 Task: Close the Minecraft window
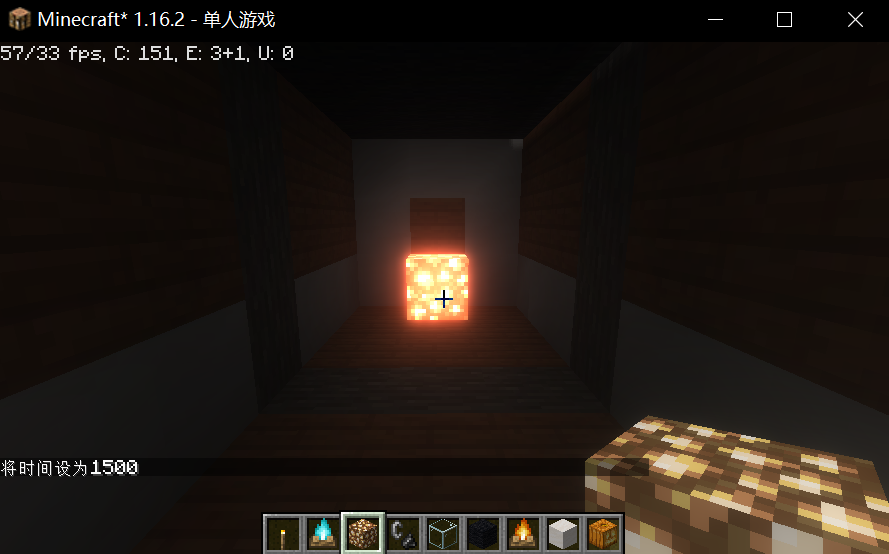point(855,20)
